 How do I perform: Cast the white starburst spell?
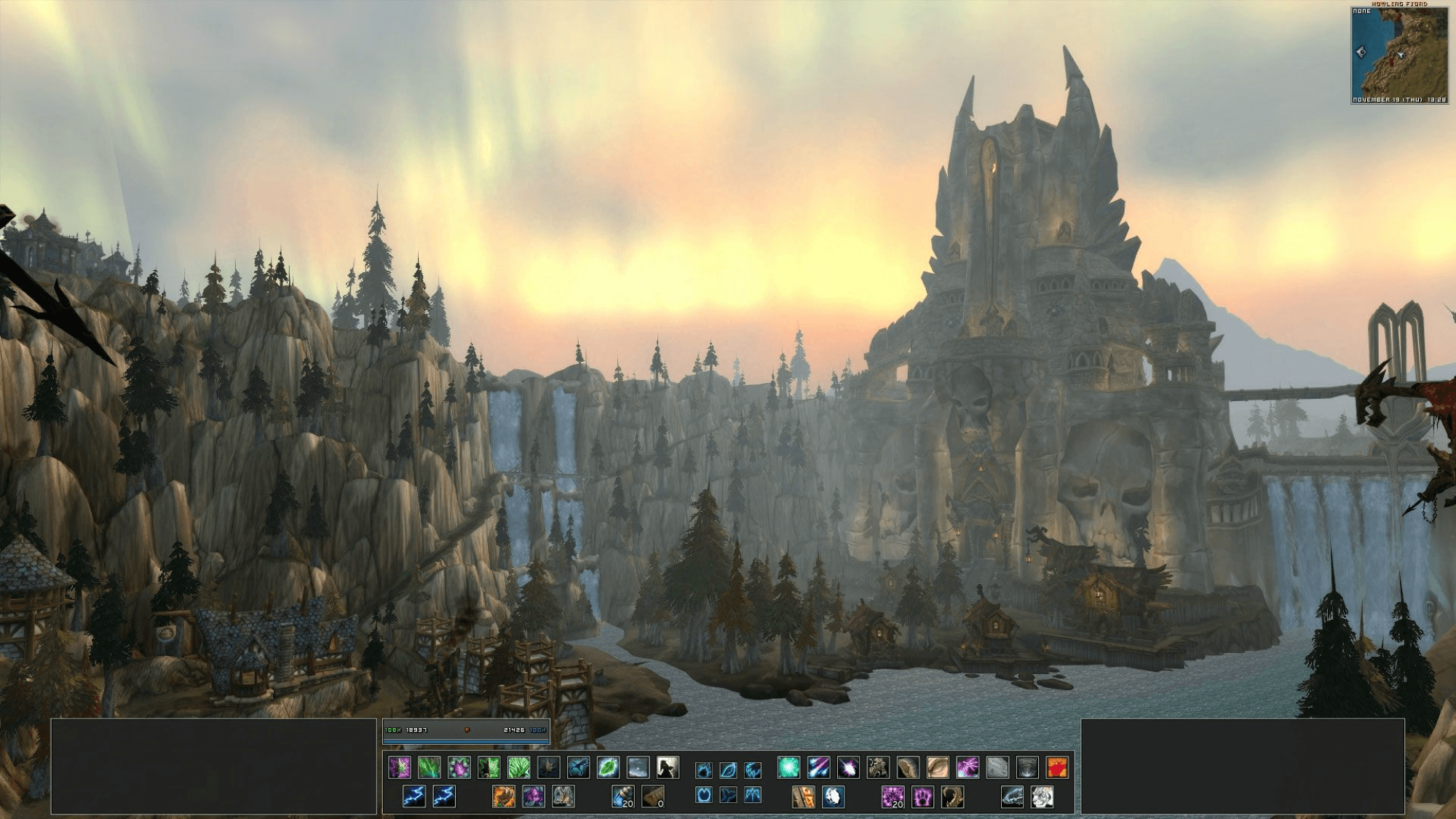[x=848, y=767]
